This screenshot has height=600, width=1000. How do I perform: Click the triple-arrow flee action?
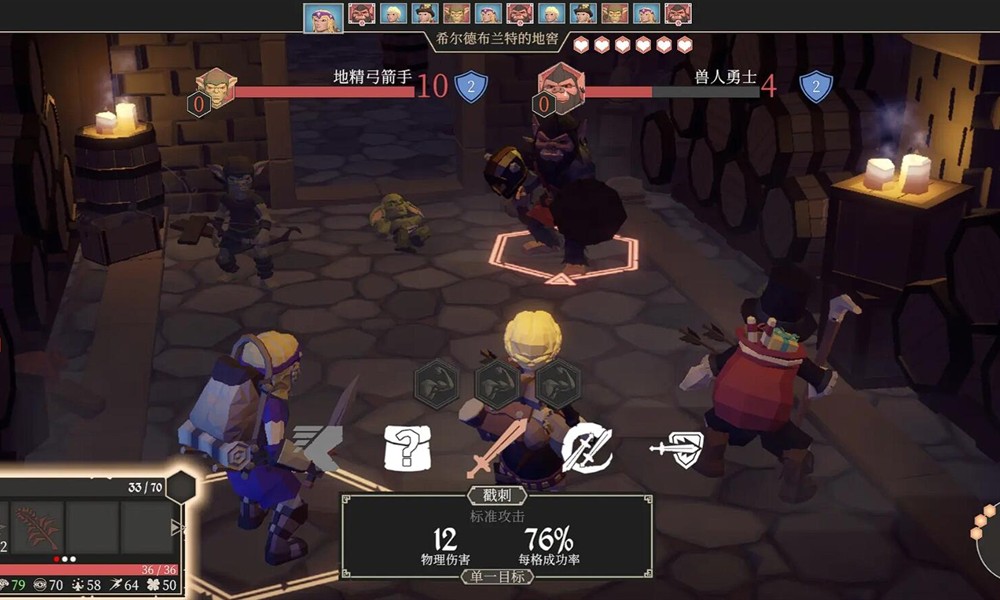click(318, 449)
